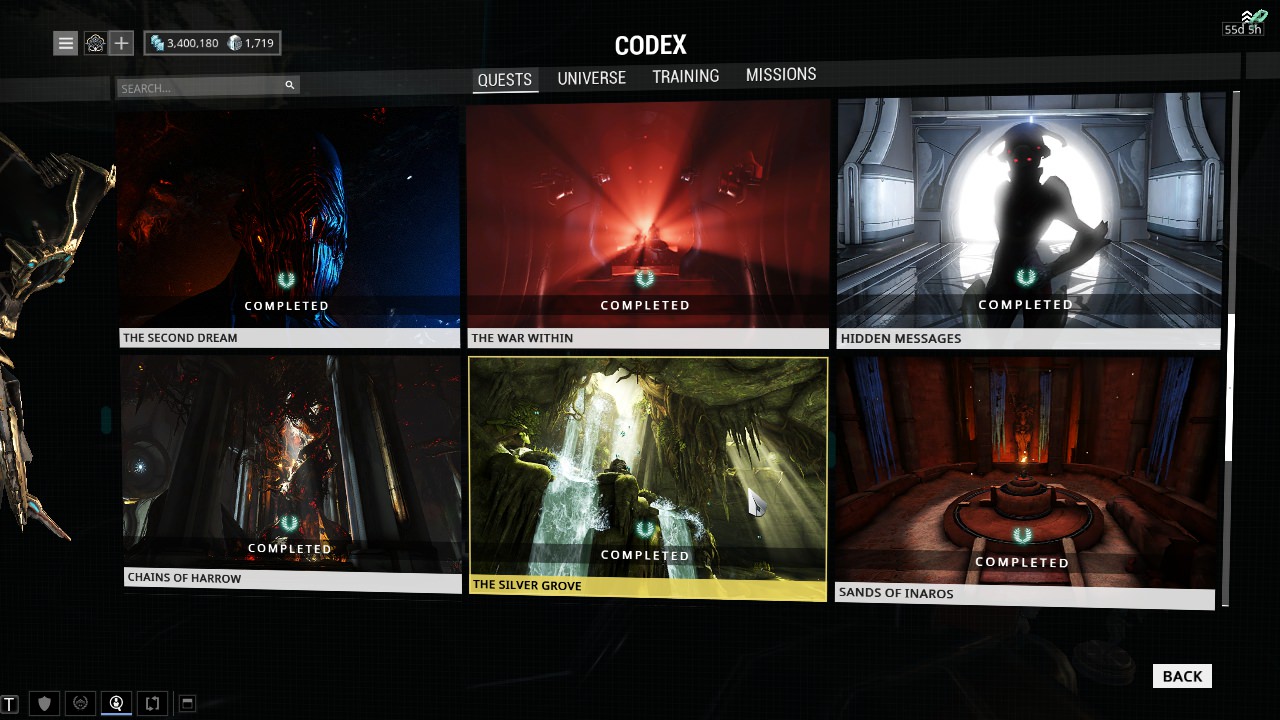Switch to the Universe tab

(591, 78)
